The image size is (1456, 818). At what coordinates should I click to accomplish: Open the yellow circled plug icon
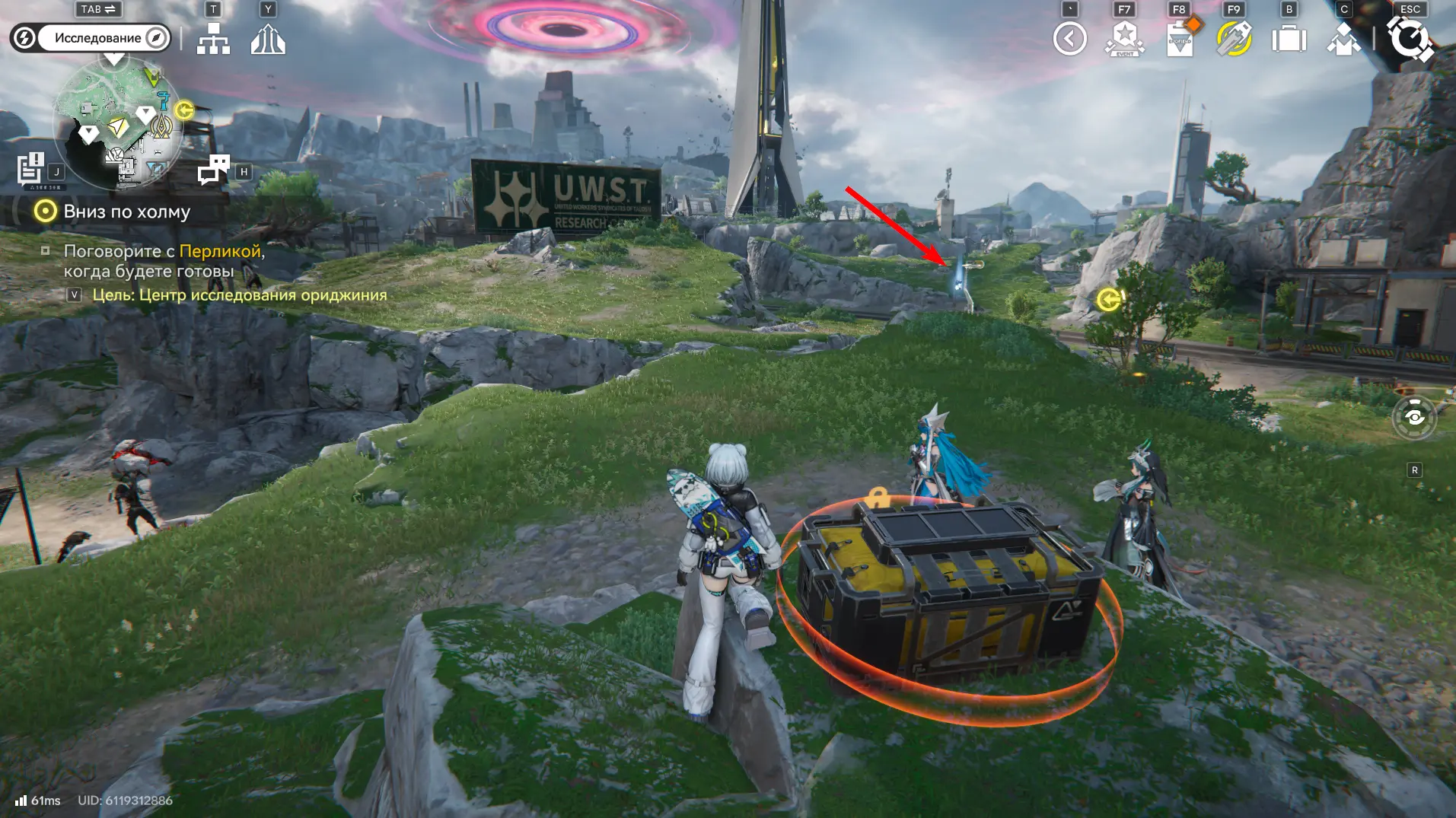point(1234,39)
